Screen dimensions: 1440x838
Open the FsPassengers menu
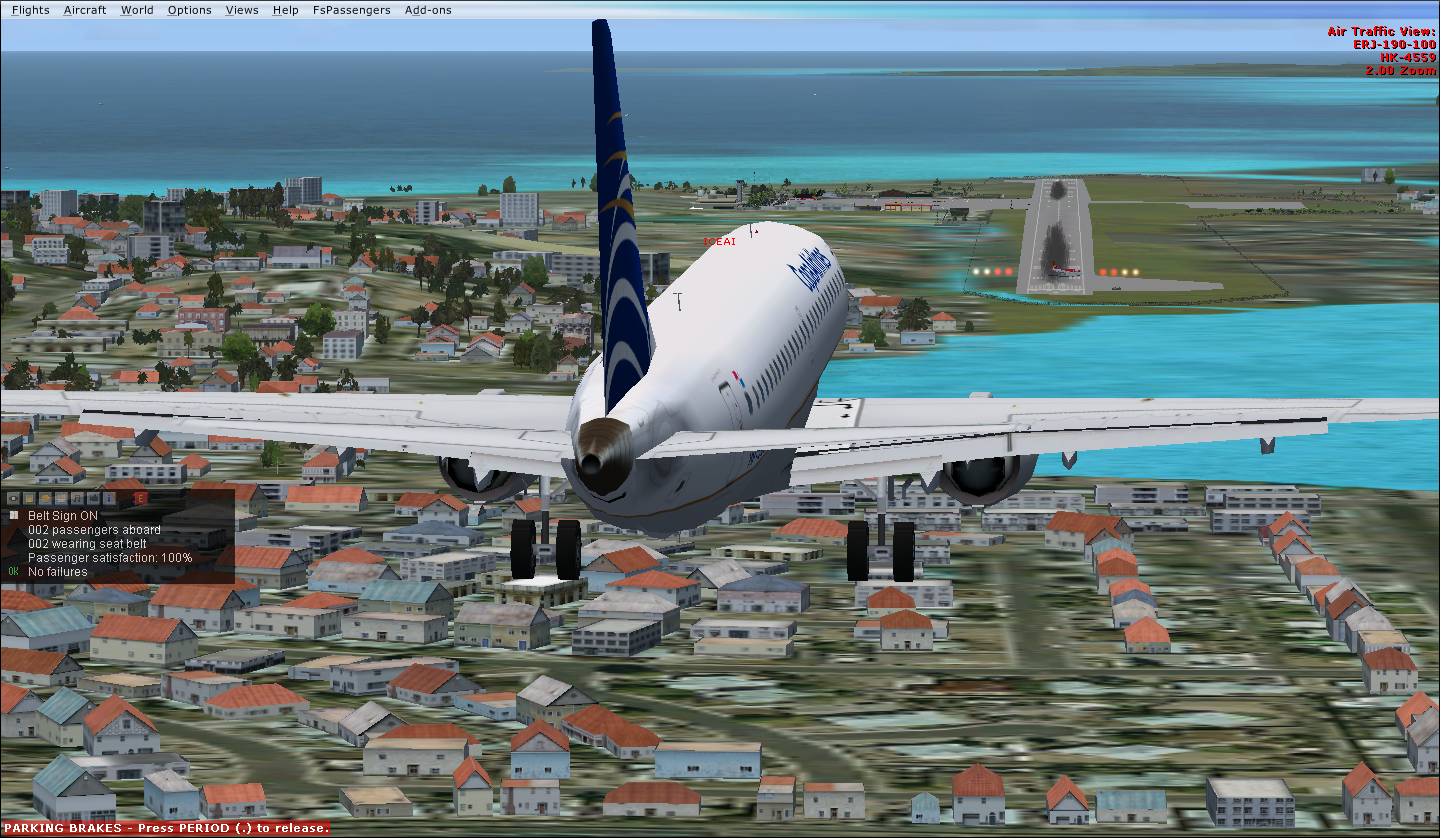(x=351, y=10)
